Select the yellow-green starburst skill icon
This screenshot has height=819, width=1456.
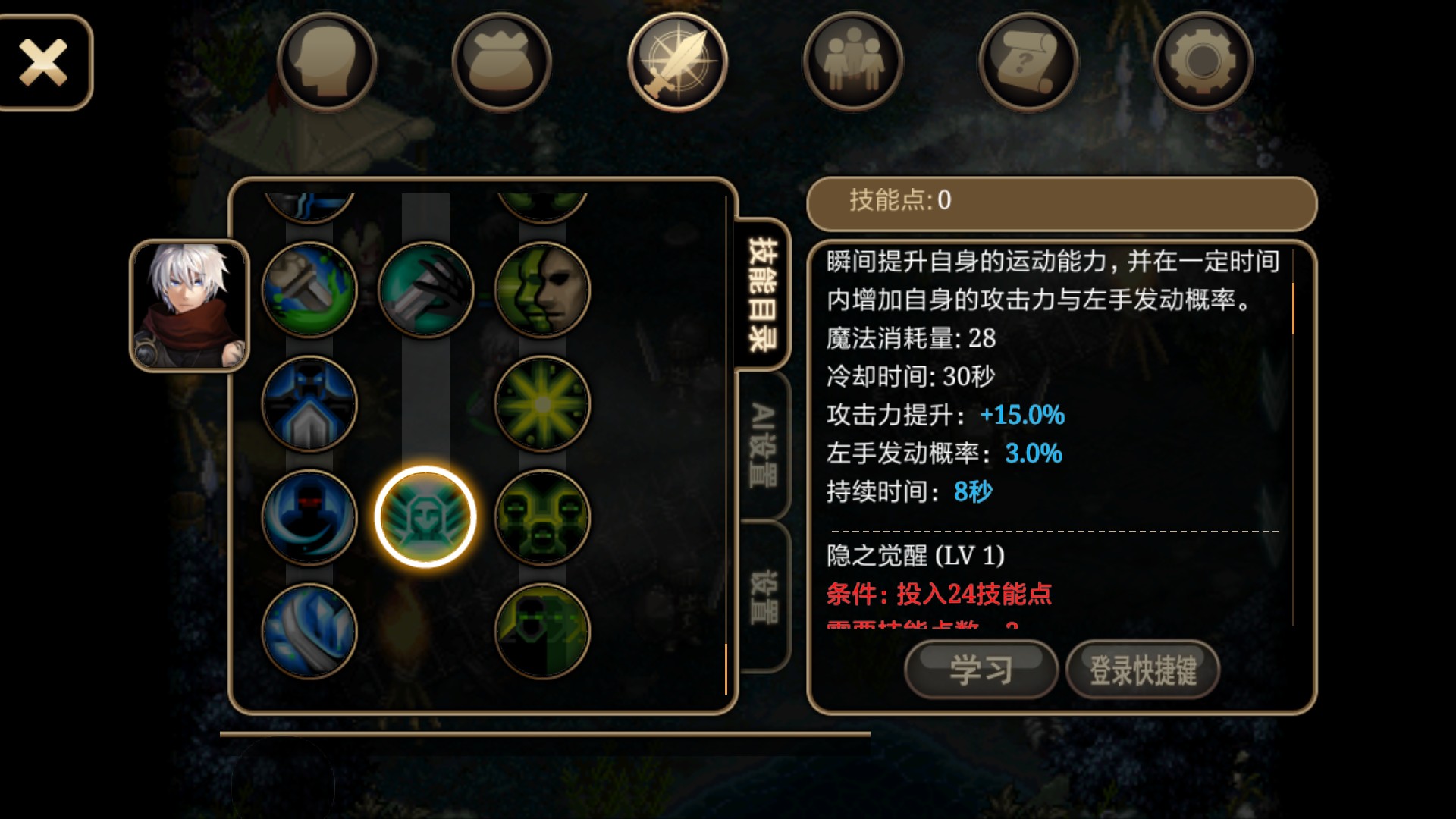(542, 403)
